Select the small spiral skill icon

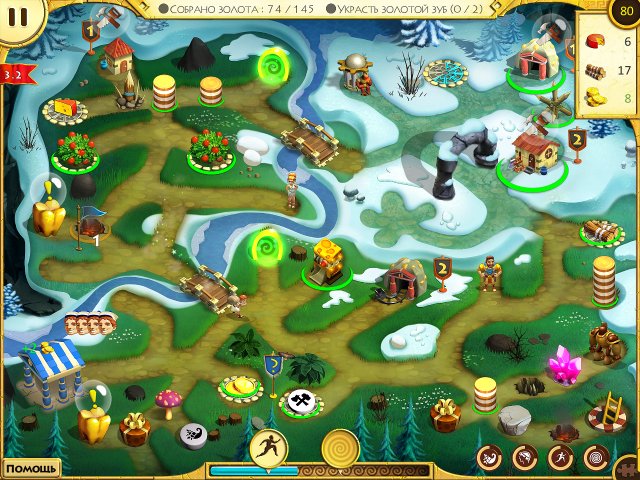point(596,459)
